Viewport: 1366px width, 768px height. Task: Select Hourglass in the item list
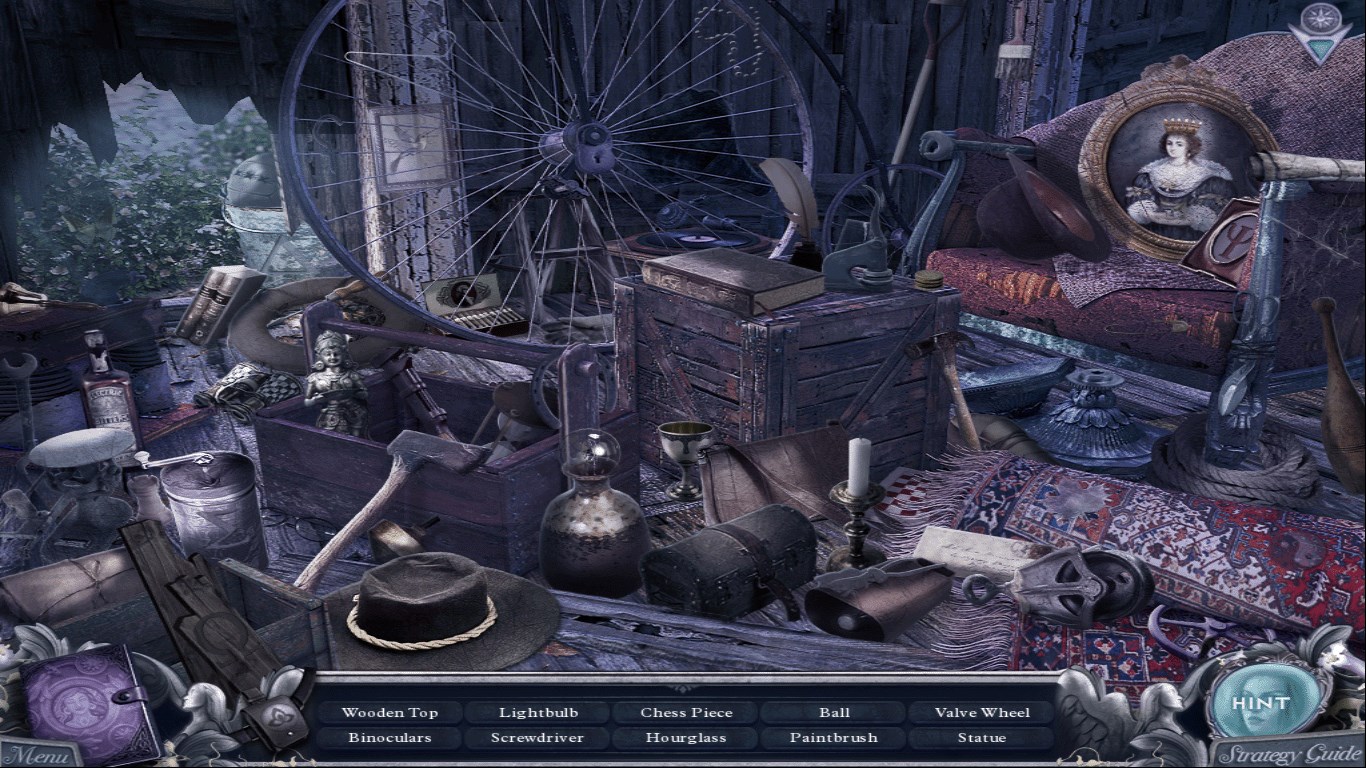tap(686, 738)
